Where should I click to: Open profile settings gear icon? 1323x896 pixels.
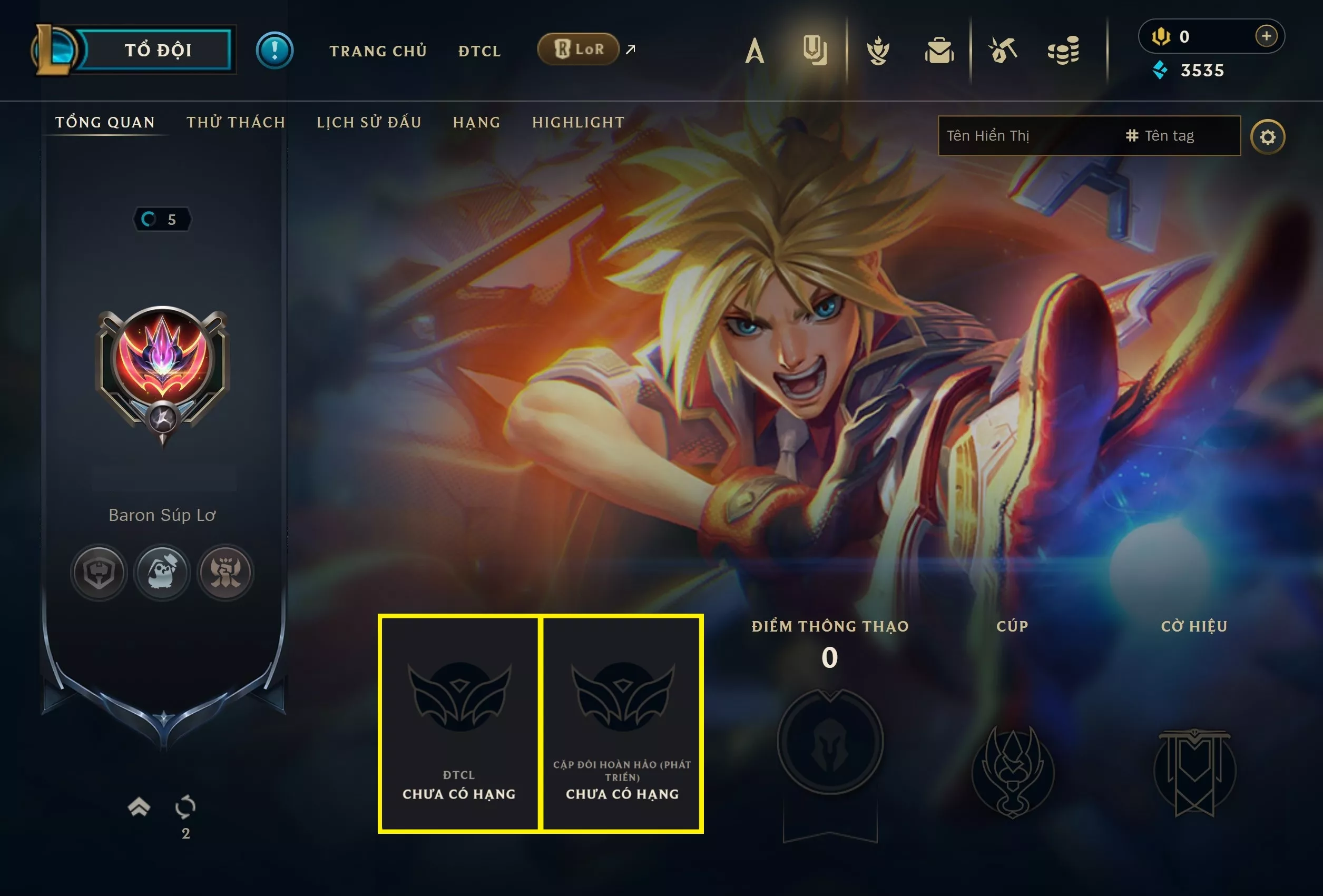pyautogui.click(x=1267, y=136)
